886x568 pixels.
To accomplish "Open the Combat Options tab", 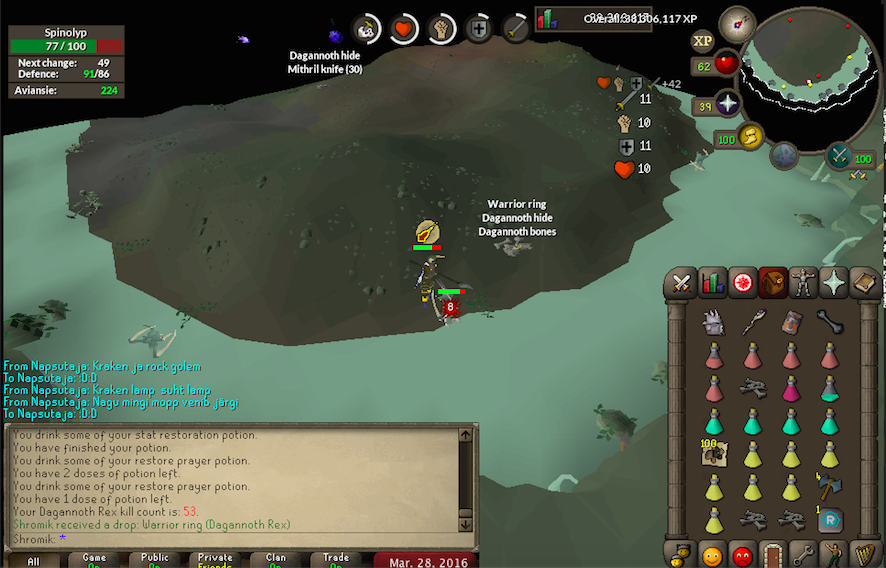I will tap(683, 284).
